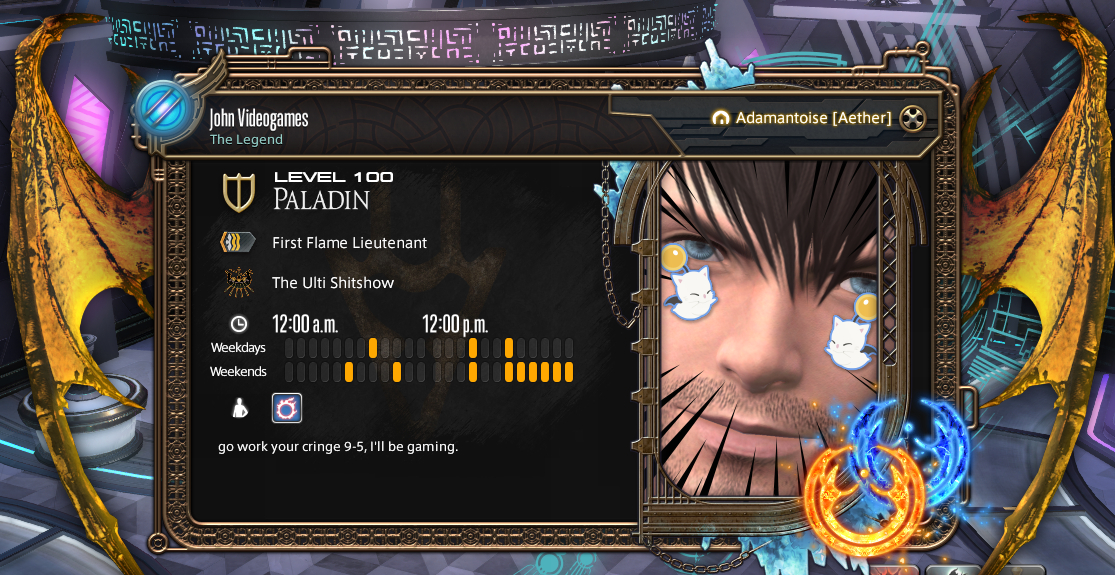This screenshot has width=1115, height=575.
Task: Click The Ulti Shitshow free company crest
Action: click(238, 282)
